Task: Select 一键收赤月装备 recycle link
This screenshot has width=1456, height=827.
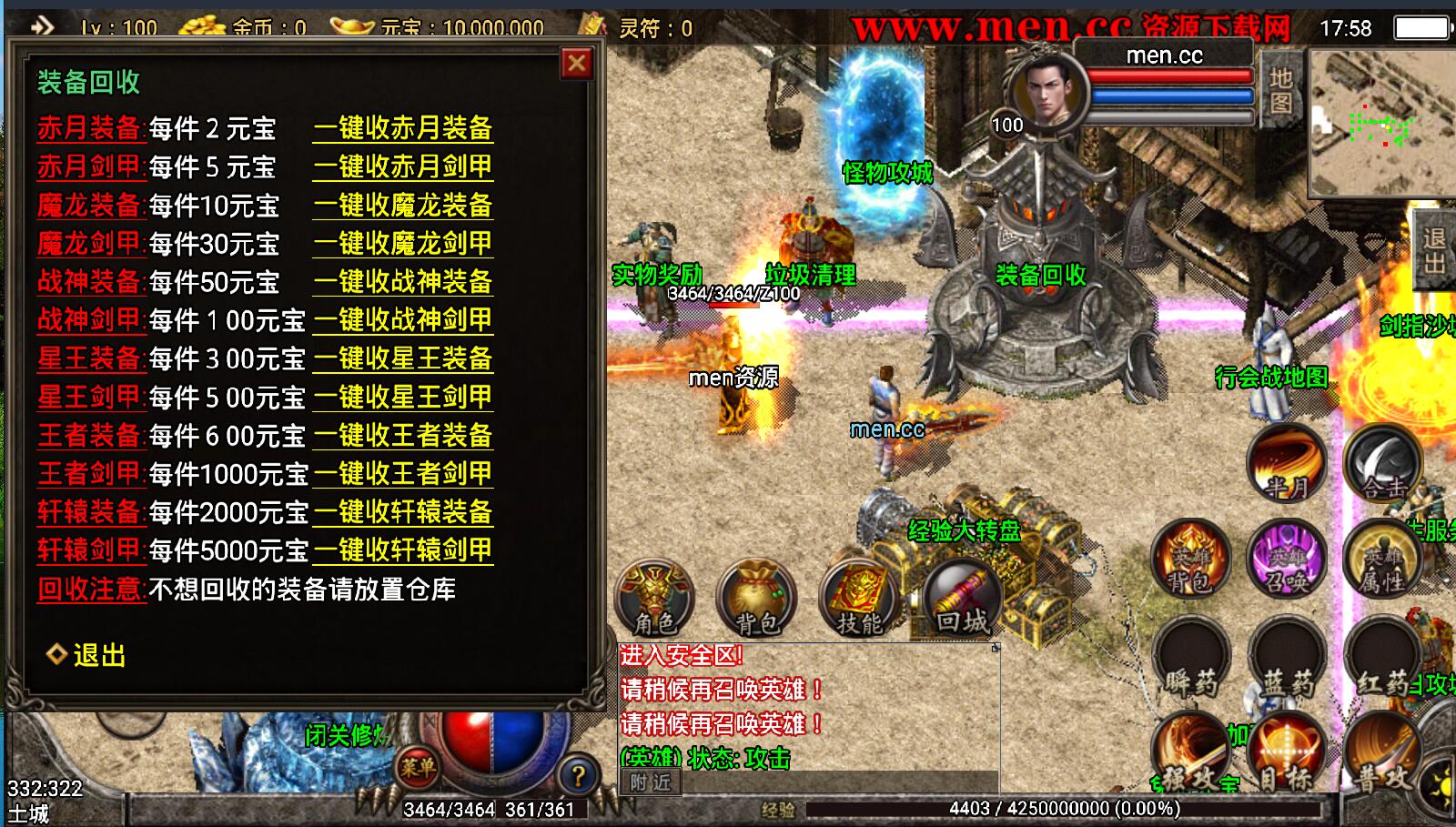Action: coord(403,128)
